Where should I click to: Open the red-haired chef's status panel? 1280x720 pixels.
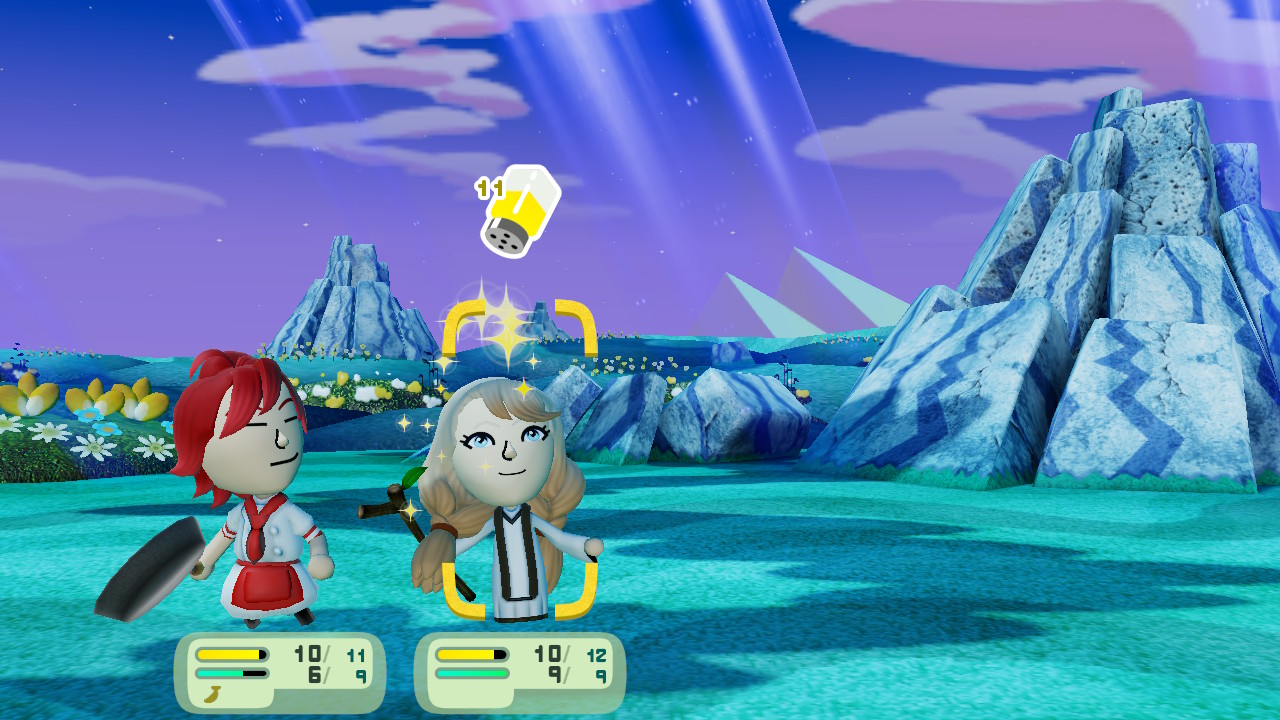[280, 671]
